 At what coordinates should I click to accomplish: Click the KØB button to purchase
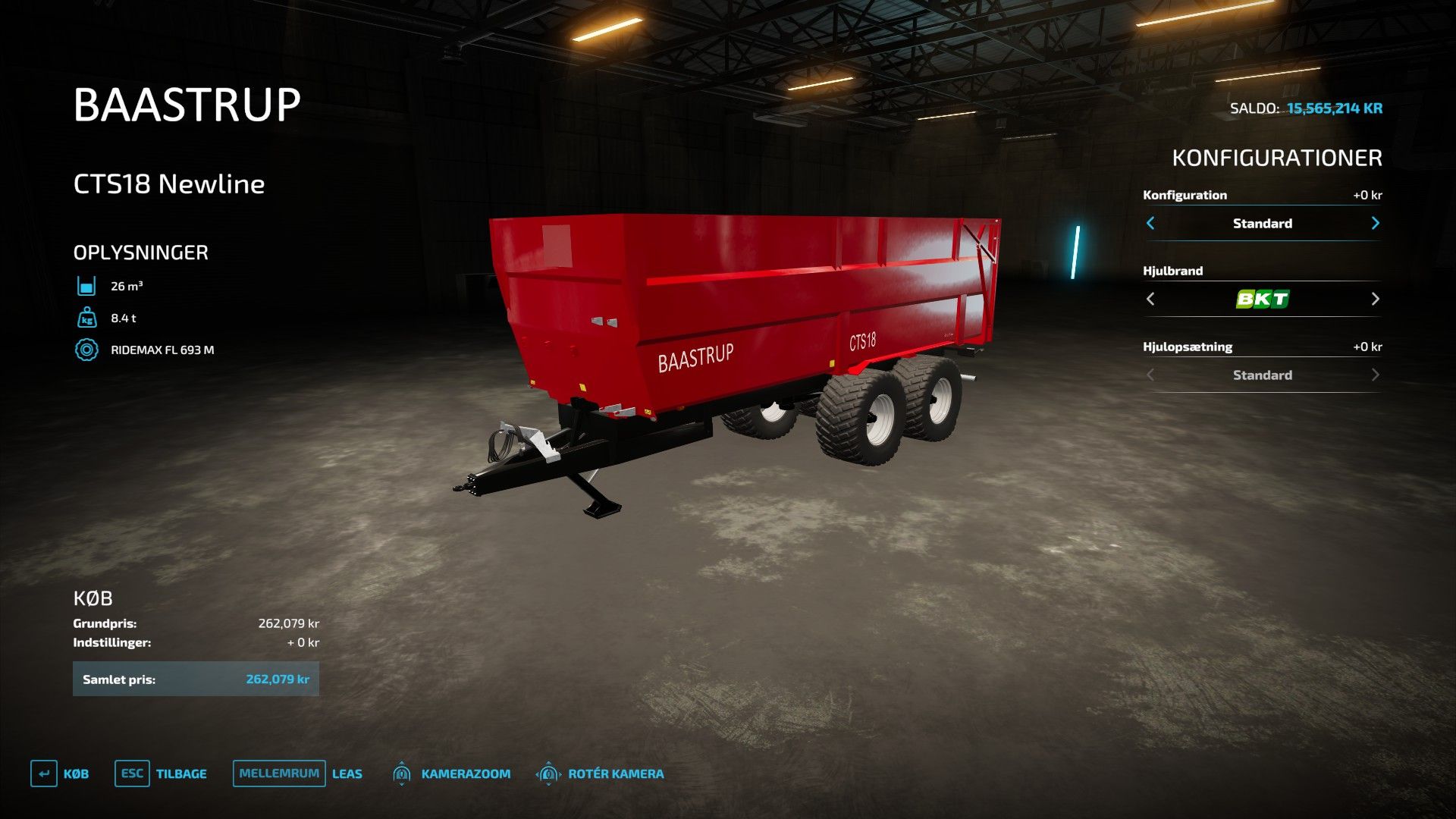(76, 773)
